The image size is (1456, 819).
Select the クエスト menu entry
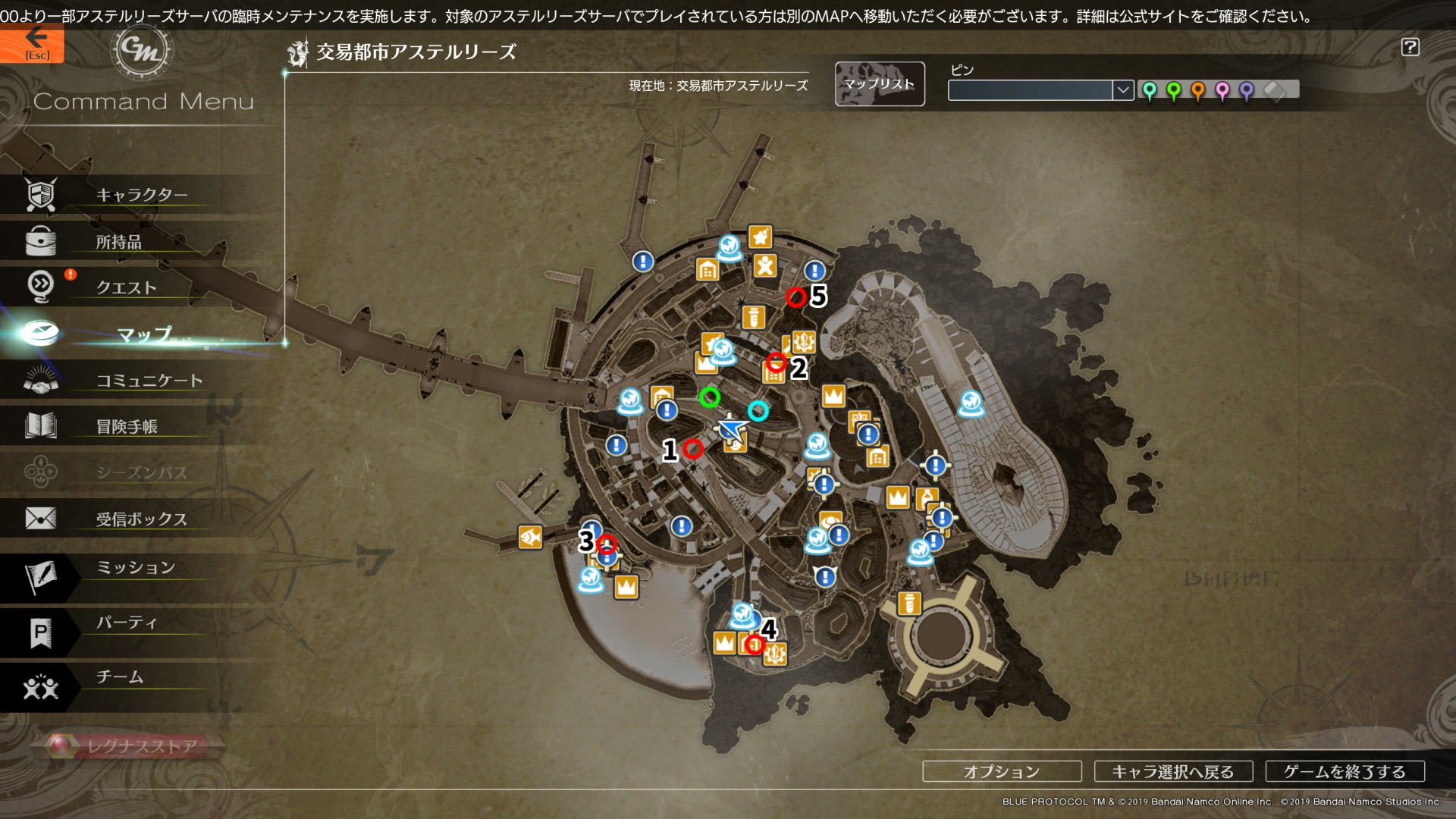(126, 287)
